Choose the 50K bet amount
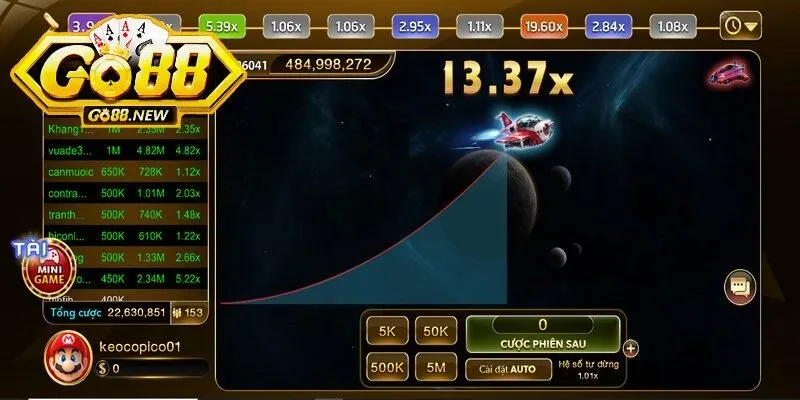The image size is (800, 400). 436,331
